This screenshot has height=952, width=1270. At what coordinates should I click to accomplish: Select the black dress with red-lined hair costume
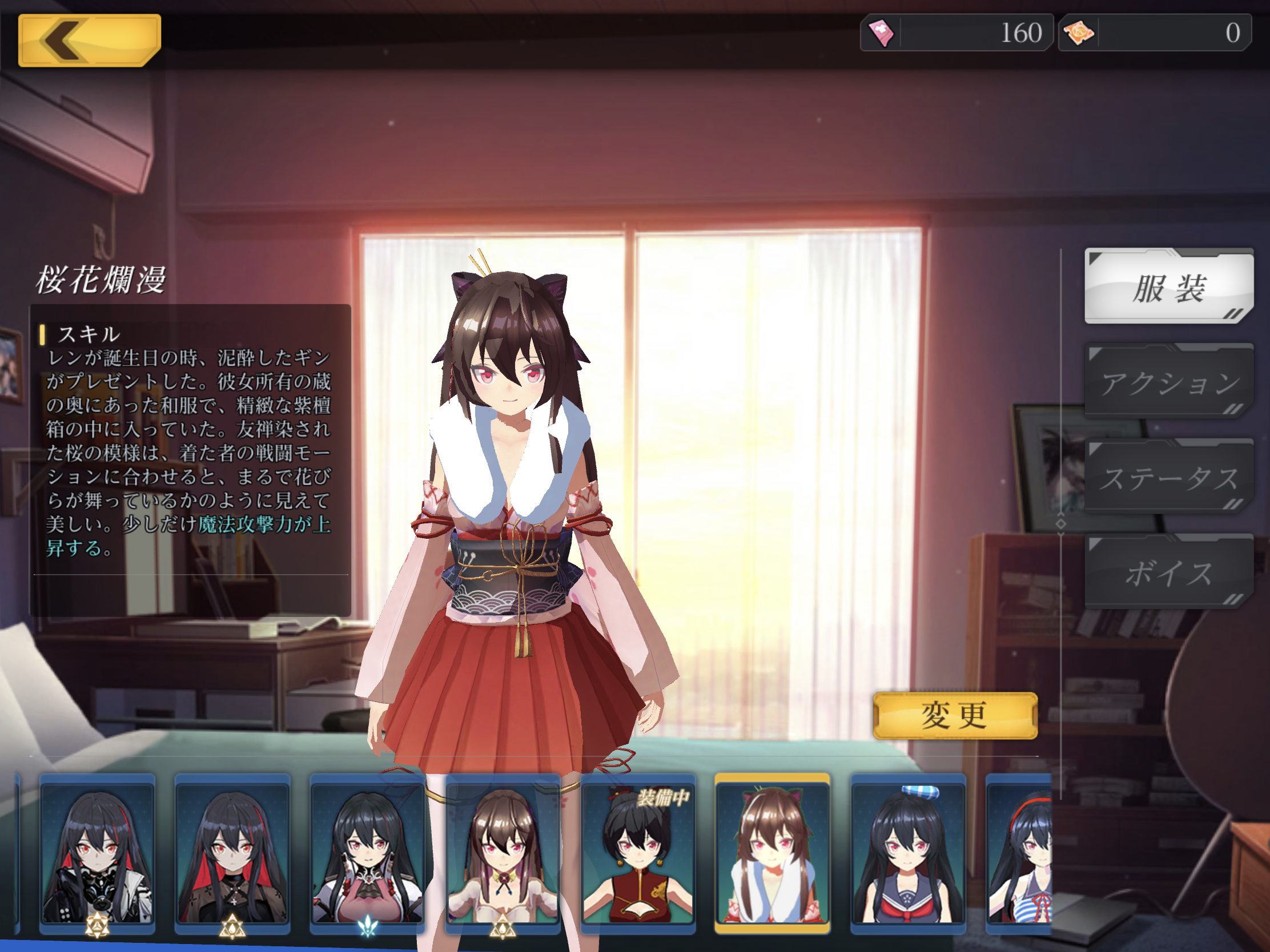coord(232,854)
